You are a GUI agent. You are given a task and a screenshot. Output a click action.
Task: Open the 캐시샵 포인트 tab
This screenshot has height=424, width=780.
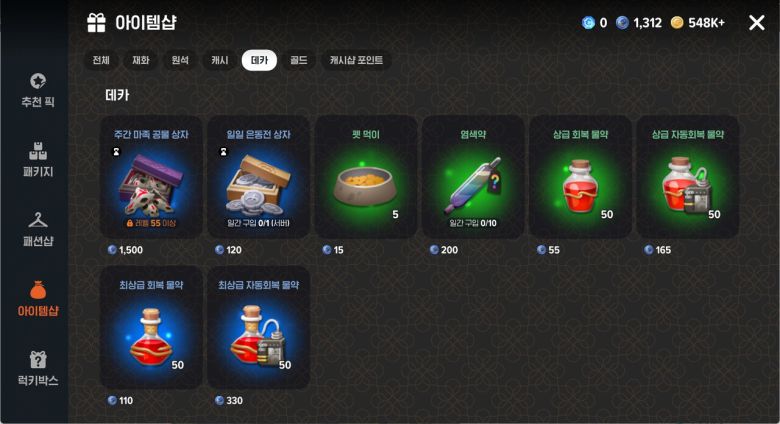click(x=356, y=60)
